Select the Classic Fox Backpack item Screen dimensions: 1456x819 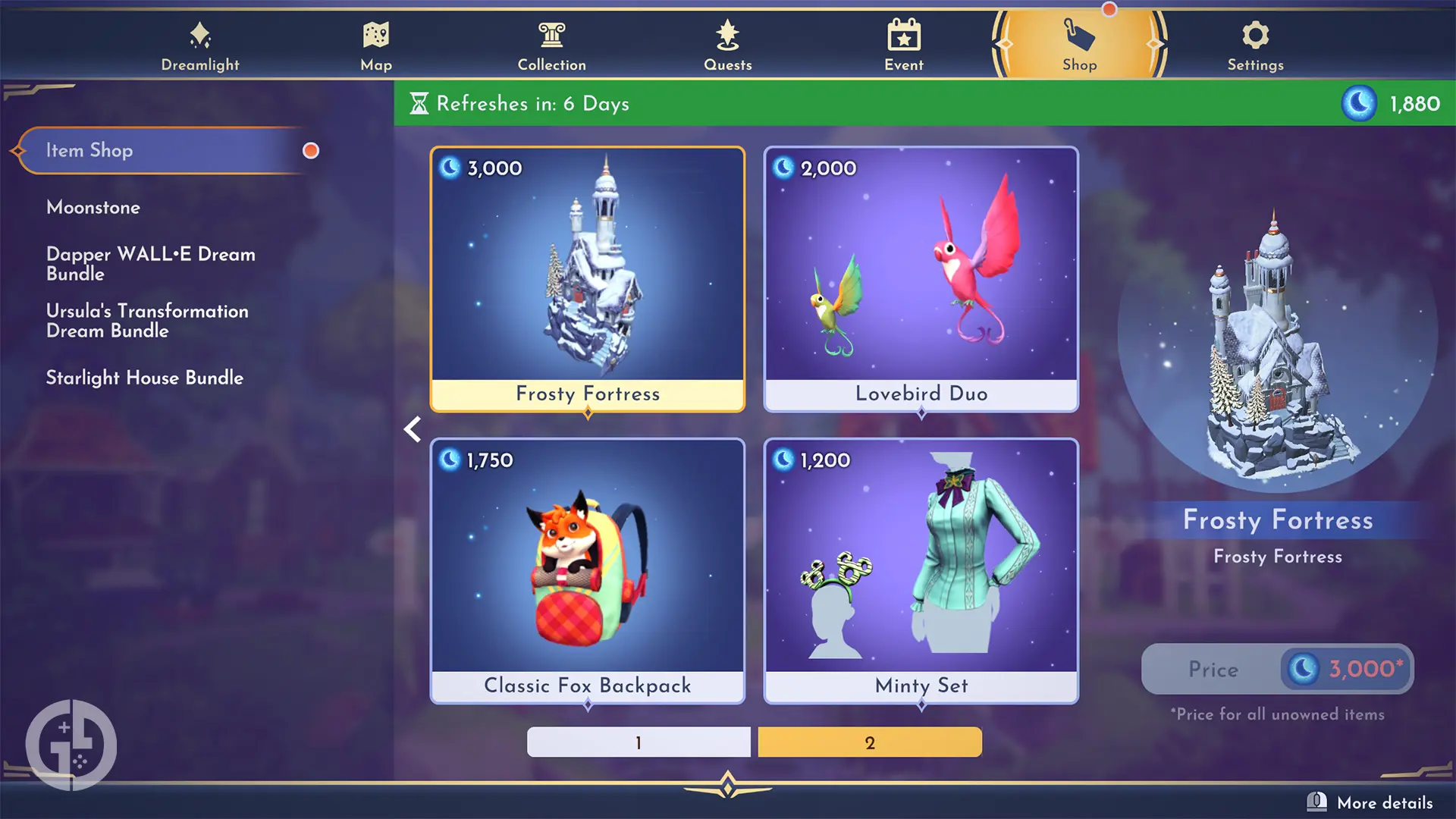[588, 569]
